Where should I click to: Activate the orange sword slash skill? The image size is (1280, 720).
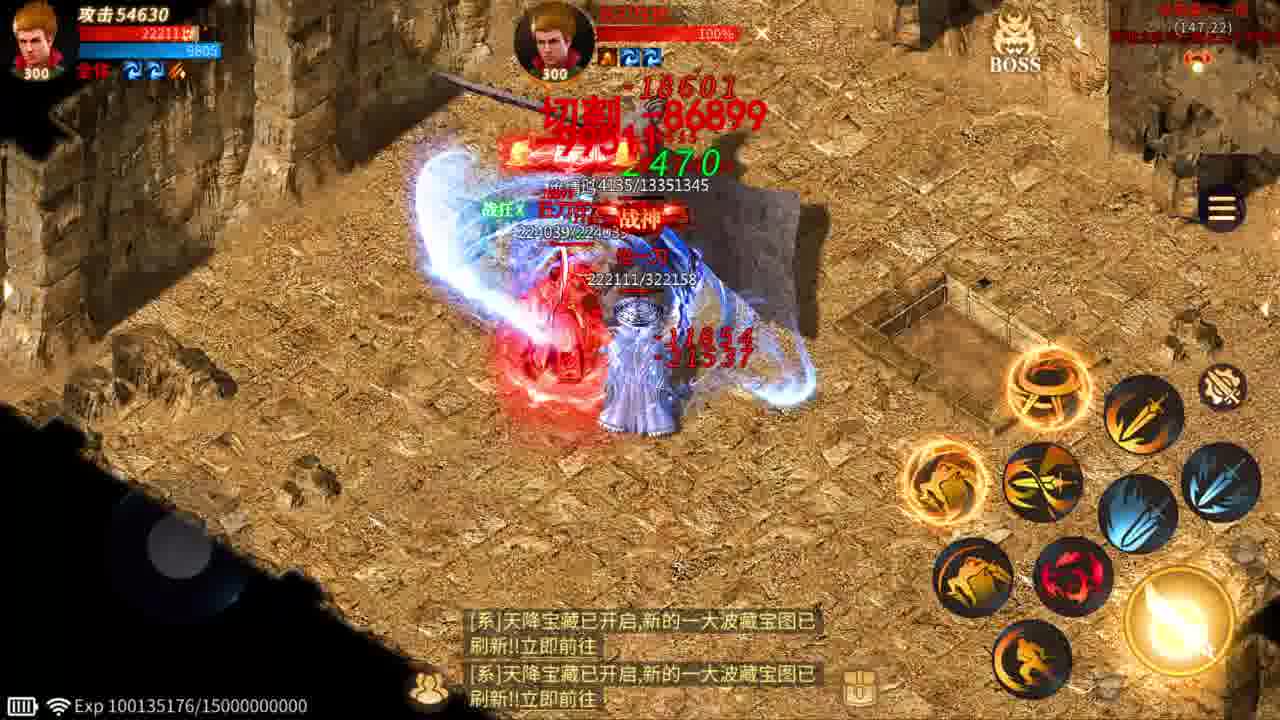[1142, 416]
